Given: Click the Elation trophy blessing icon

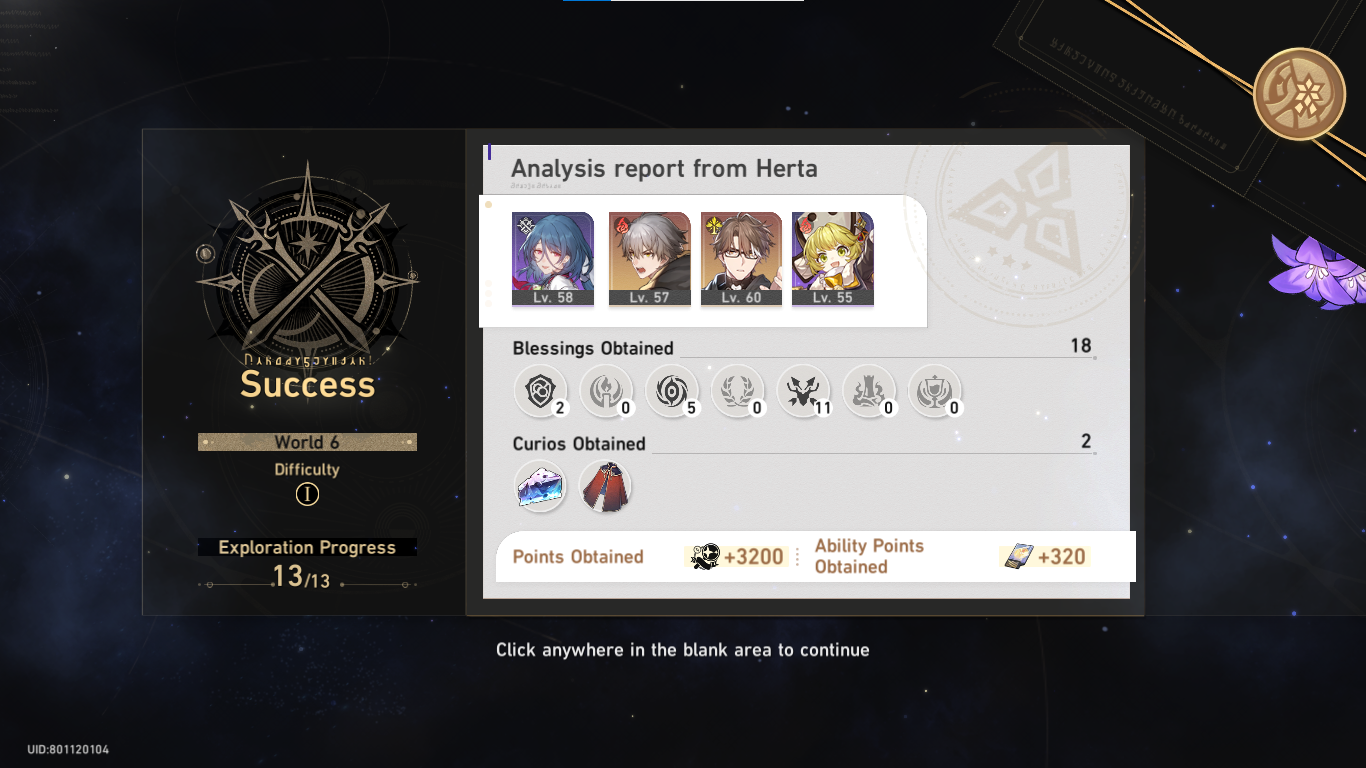Looking at the screenshot, I should click(935, 391).
